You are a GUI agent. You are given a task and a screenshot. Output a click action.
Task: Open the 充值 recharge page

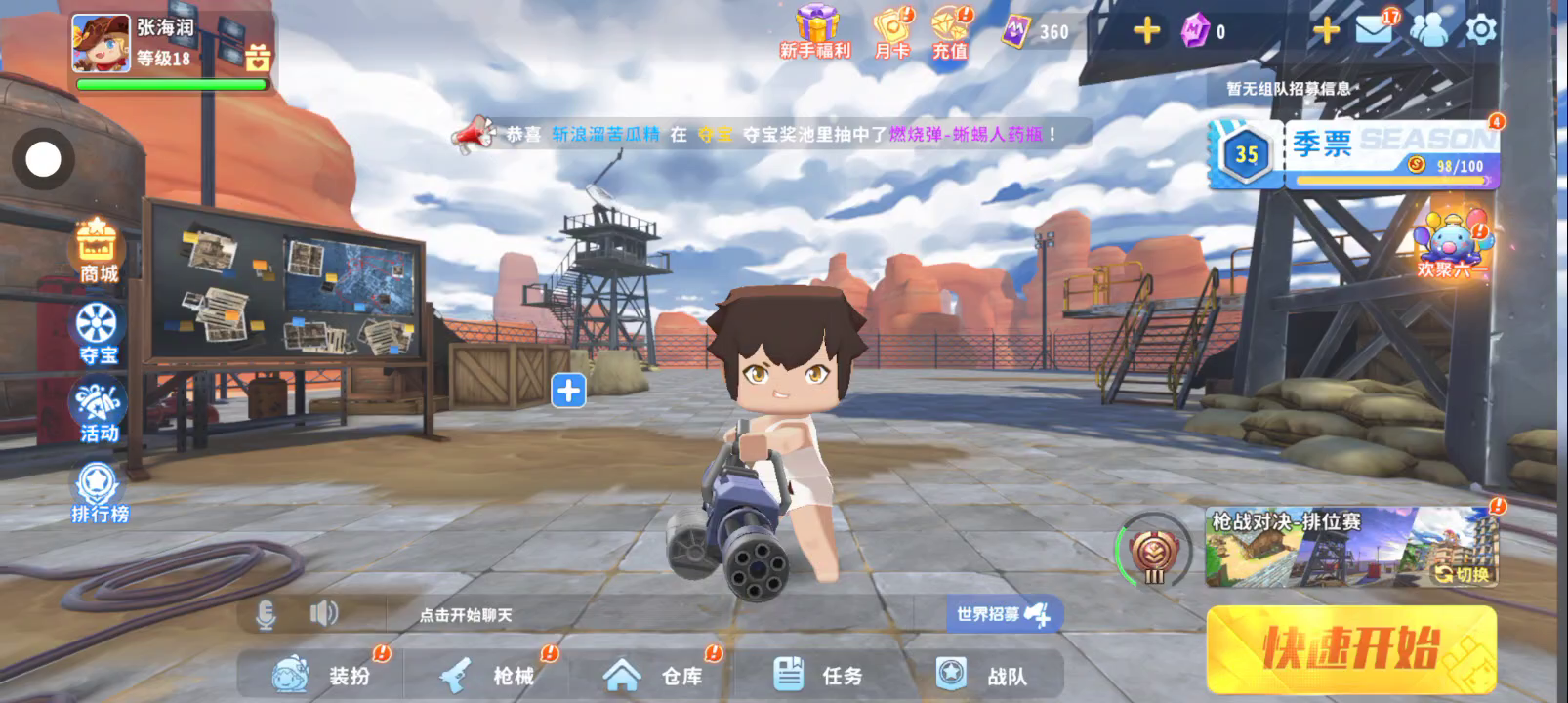949,33
